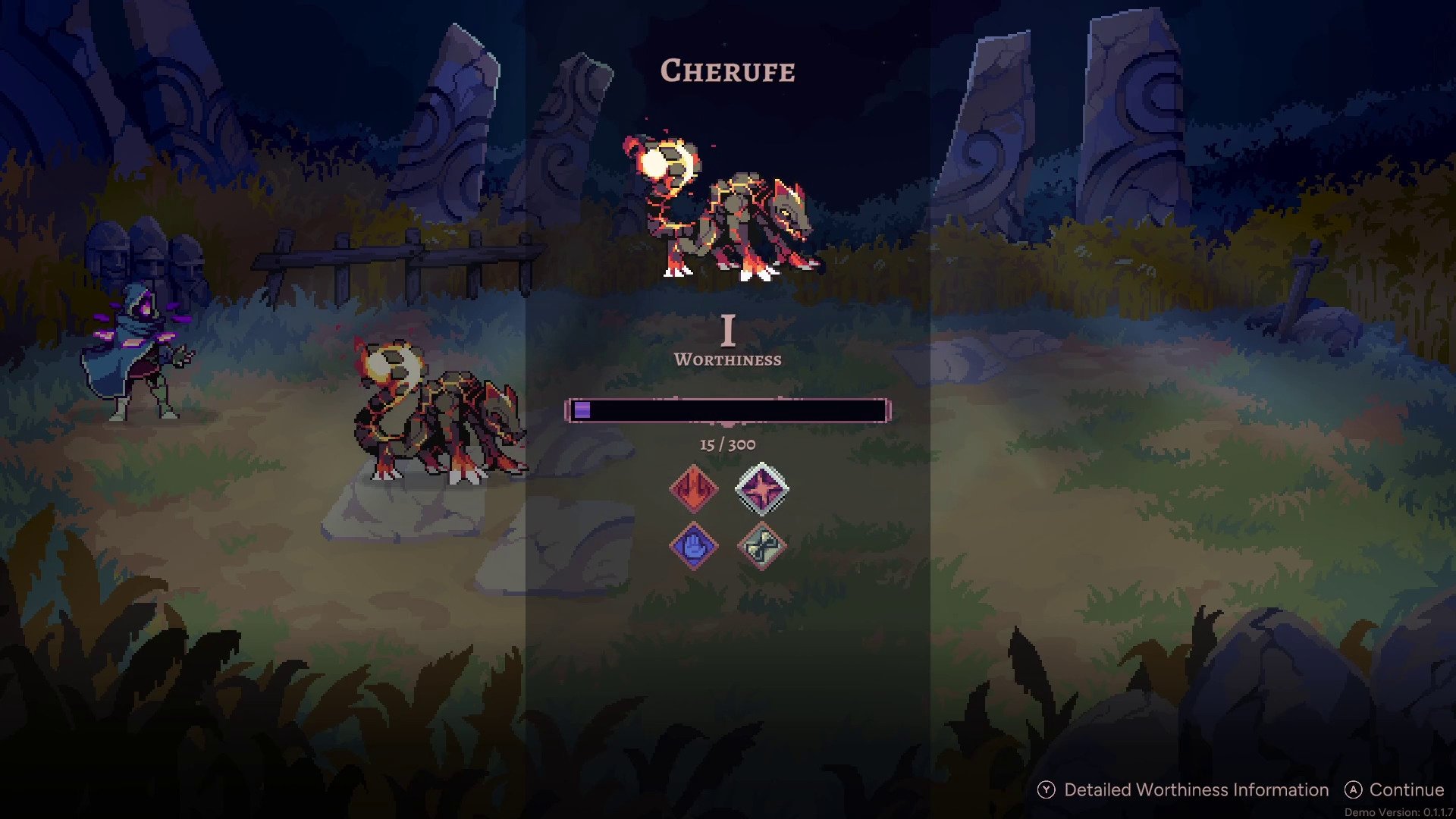Pick the blue hand diamond icon

pyautogui.click(x=693, y=545)
